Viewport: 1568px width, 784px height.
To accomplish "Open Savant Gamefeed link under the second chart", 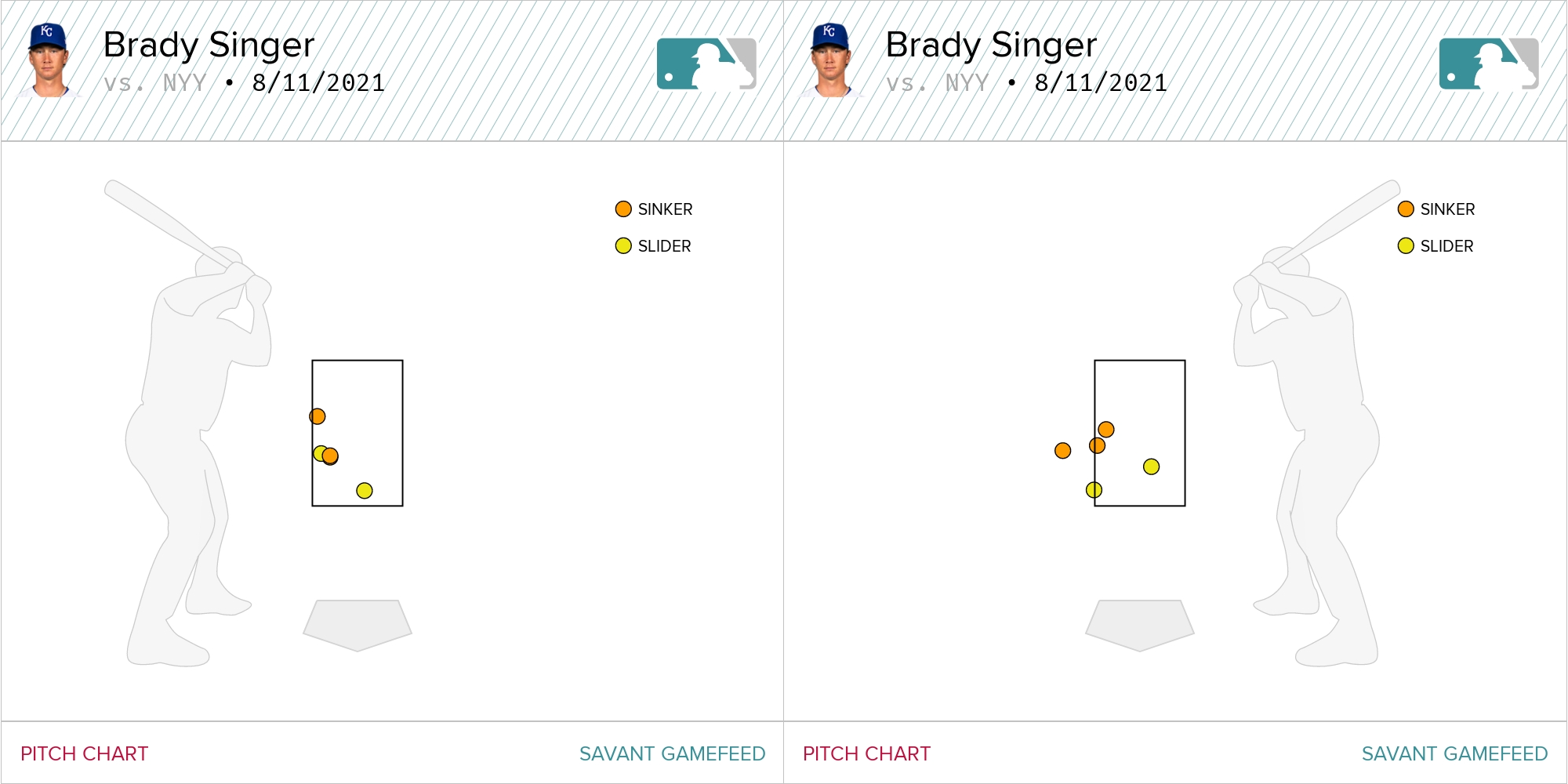I will tap(1454, 753).
